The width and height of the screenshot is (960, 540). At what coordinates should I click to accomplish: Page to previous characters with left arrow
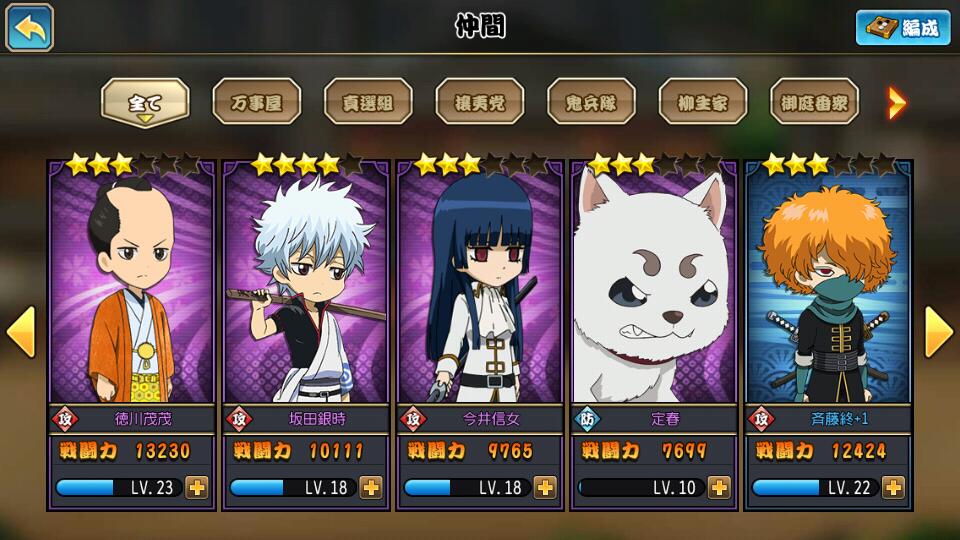(x=21, y=332)
